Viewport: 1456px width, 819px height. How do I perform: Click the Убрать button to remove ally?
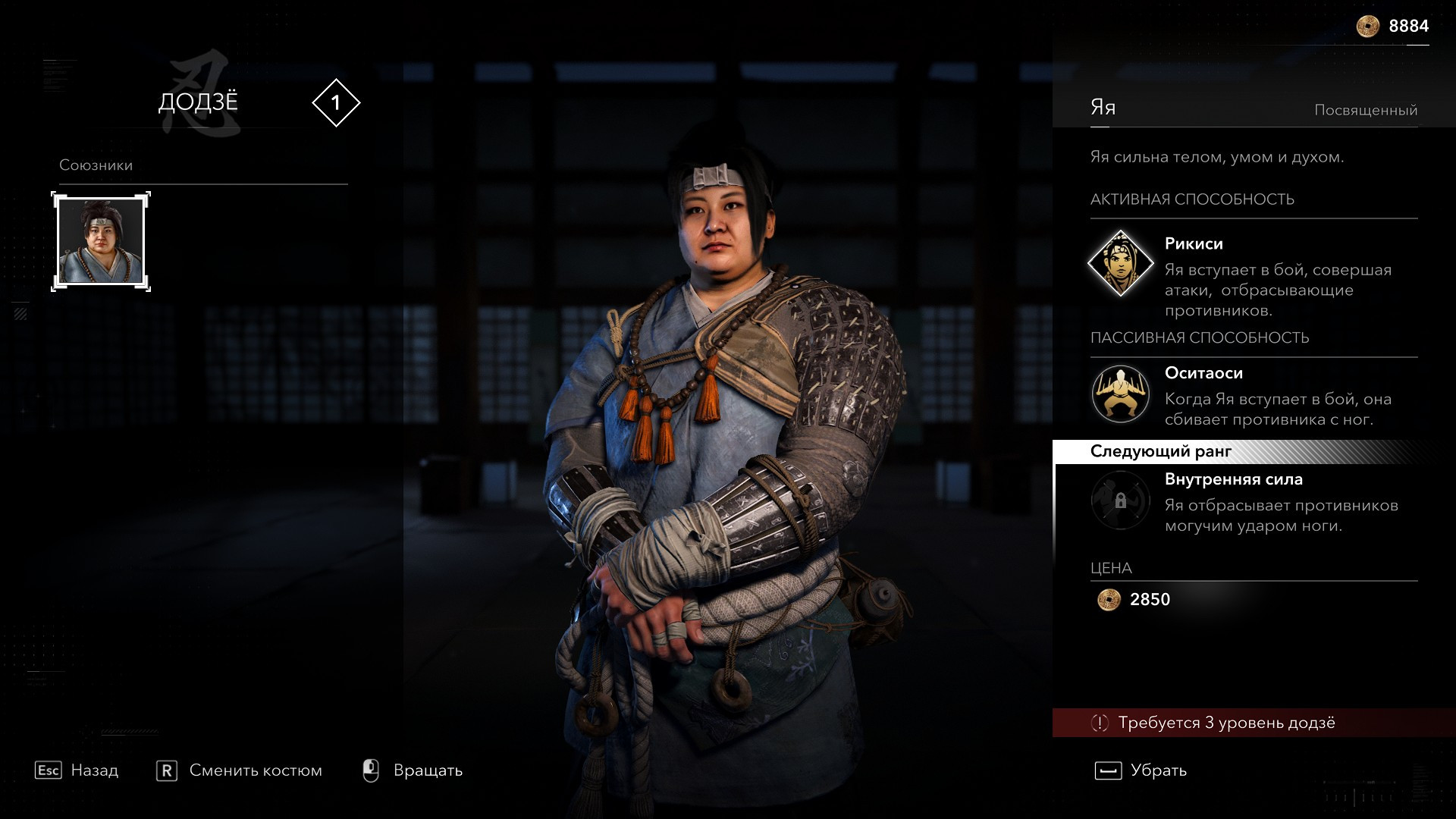1141,770
